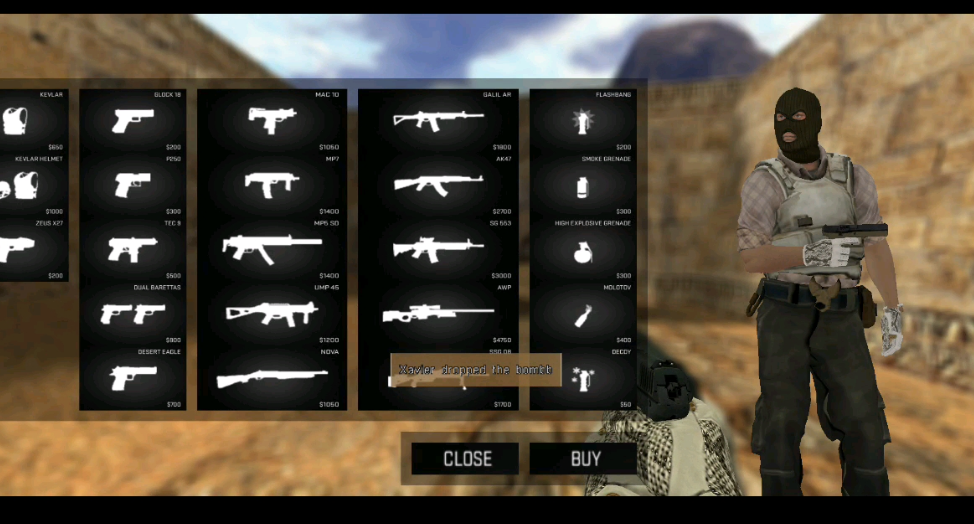The width and height of the screenshot is (974, 524).
Task: Confirm purchase with the BUY button
Action: [x=585, y=459]
